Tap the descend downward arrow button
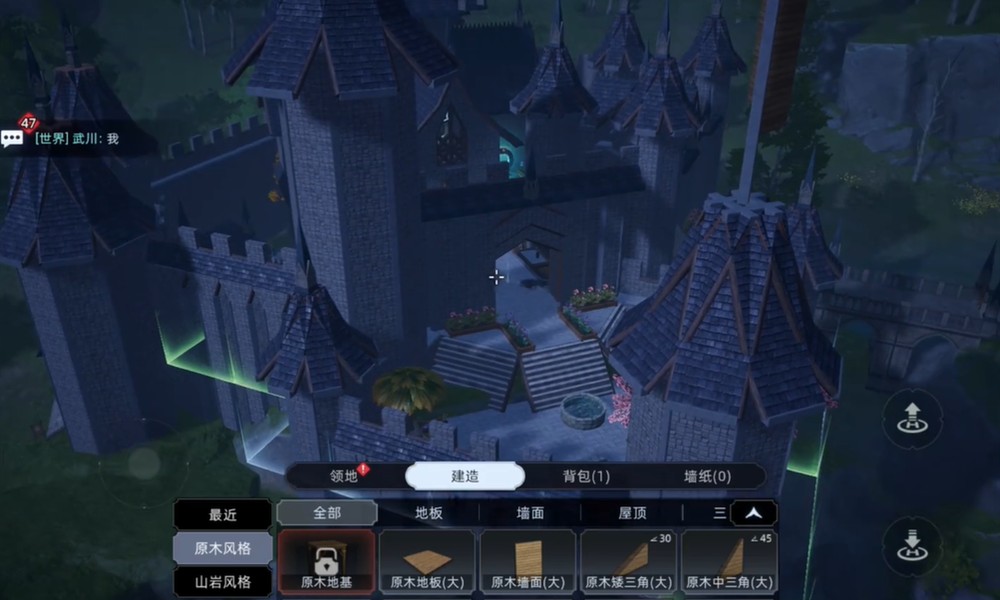The height and width of the screenshot is (600, 1000). click(911, 546)
